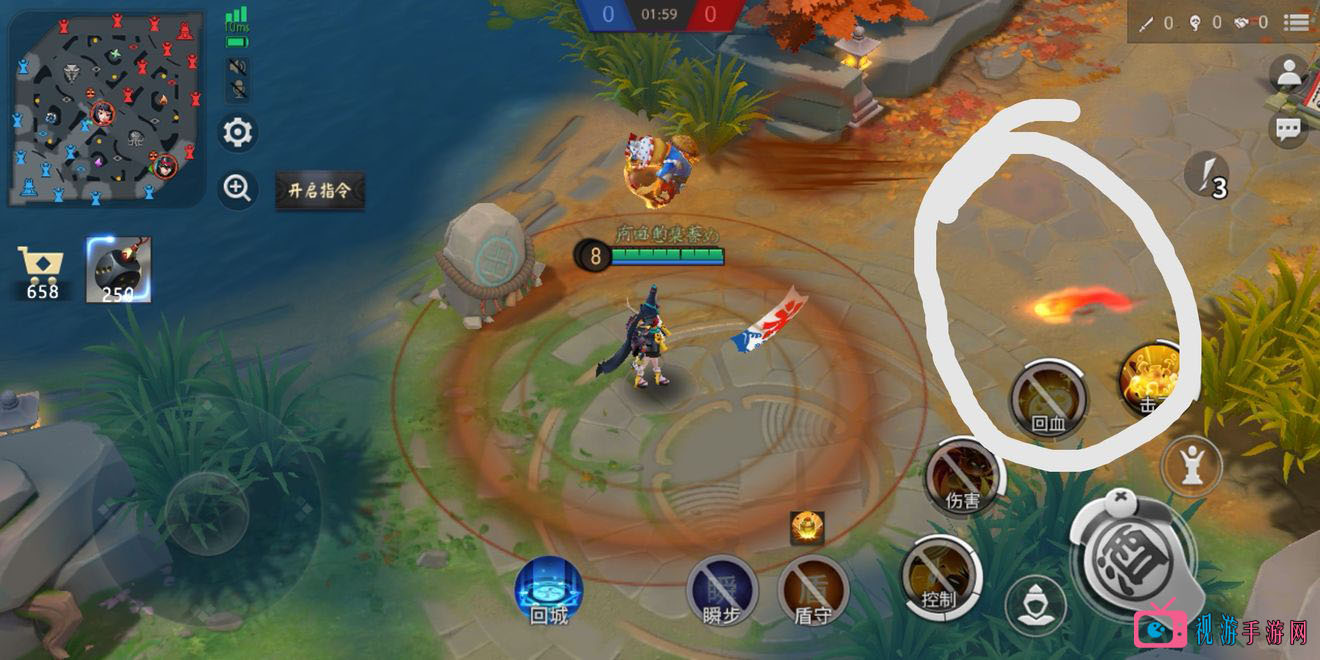Click the minimap in the corner
This screenshot has width=1320, height=660.
[x=106, y=108]
